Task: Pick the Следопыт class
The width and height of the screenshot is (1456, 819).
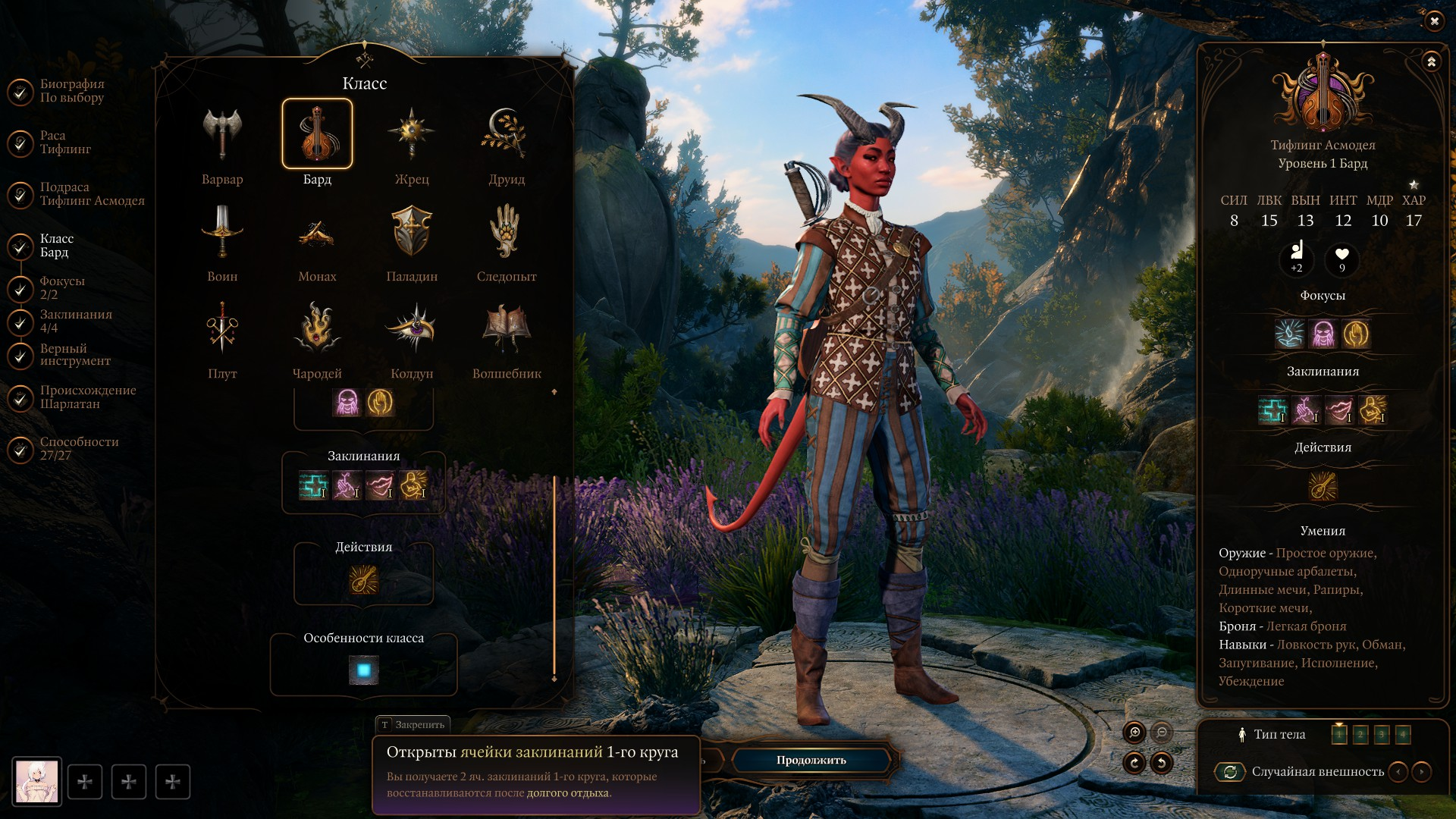Action: pyautogui.click(x=506, y=232)
